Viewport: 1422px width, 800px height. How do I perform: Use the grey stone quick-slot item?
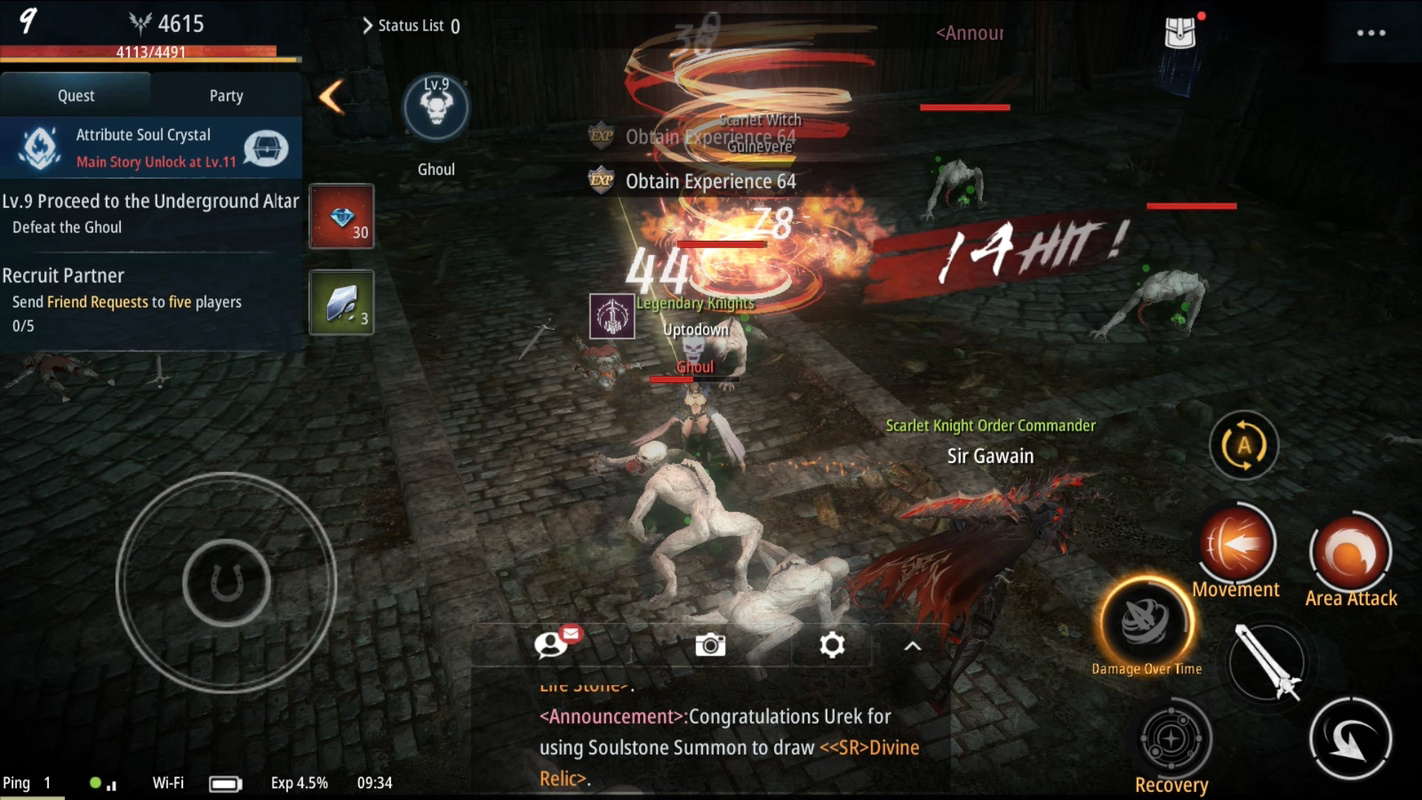341,303
